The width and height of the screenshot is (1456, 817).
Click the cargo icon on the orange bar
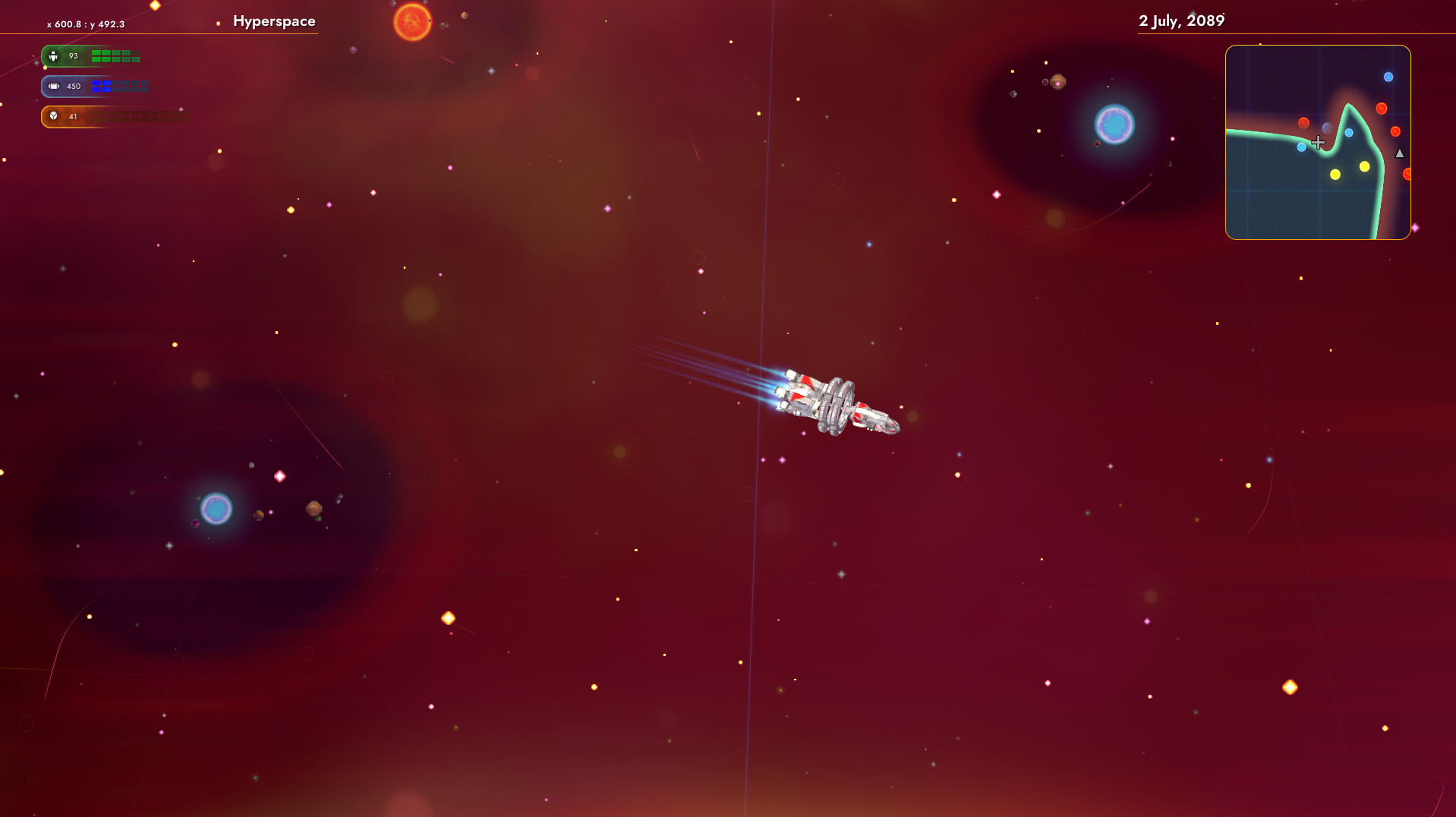pyautogui.click(x=53, y=115)
